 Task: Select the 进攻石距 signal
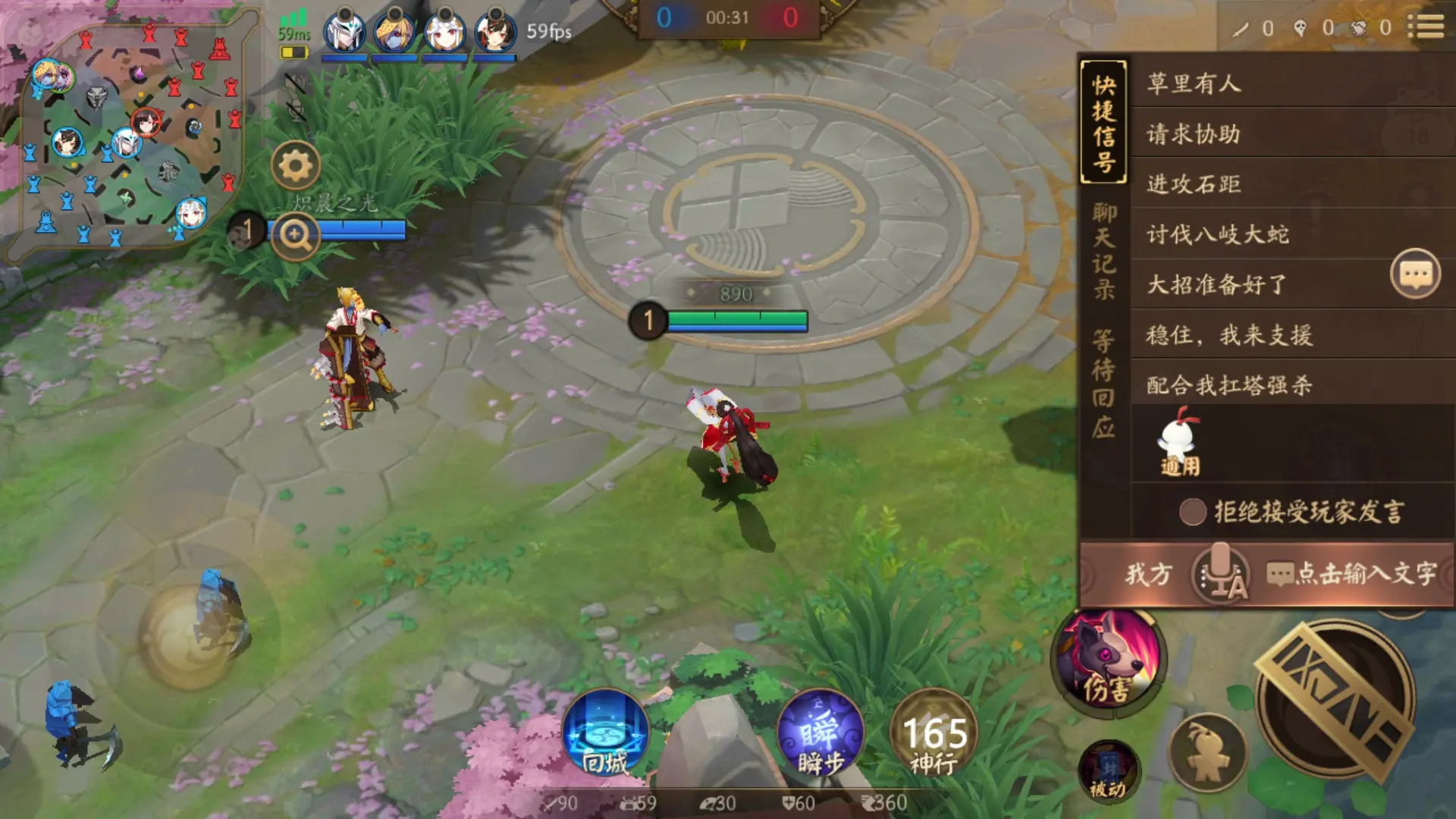pyautogui.click(x=1193, y=184)
